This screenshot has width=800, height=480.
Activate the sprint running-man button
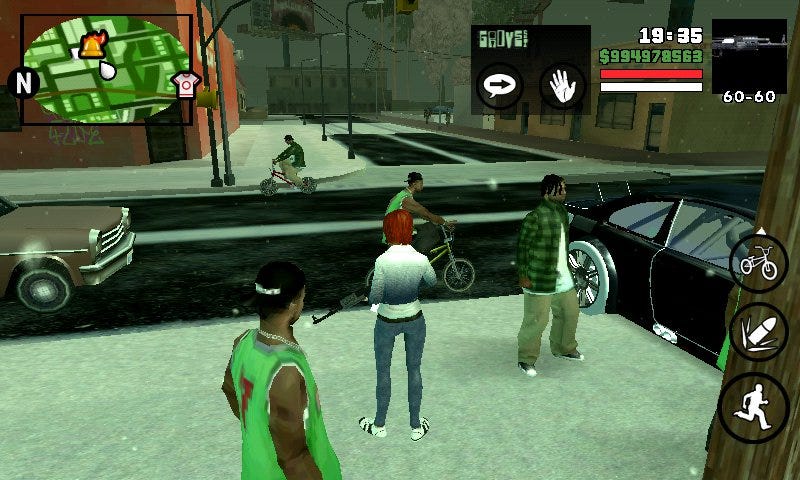[x=755, y=408]
